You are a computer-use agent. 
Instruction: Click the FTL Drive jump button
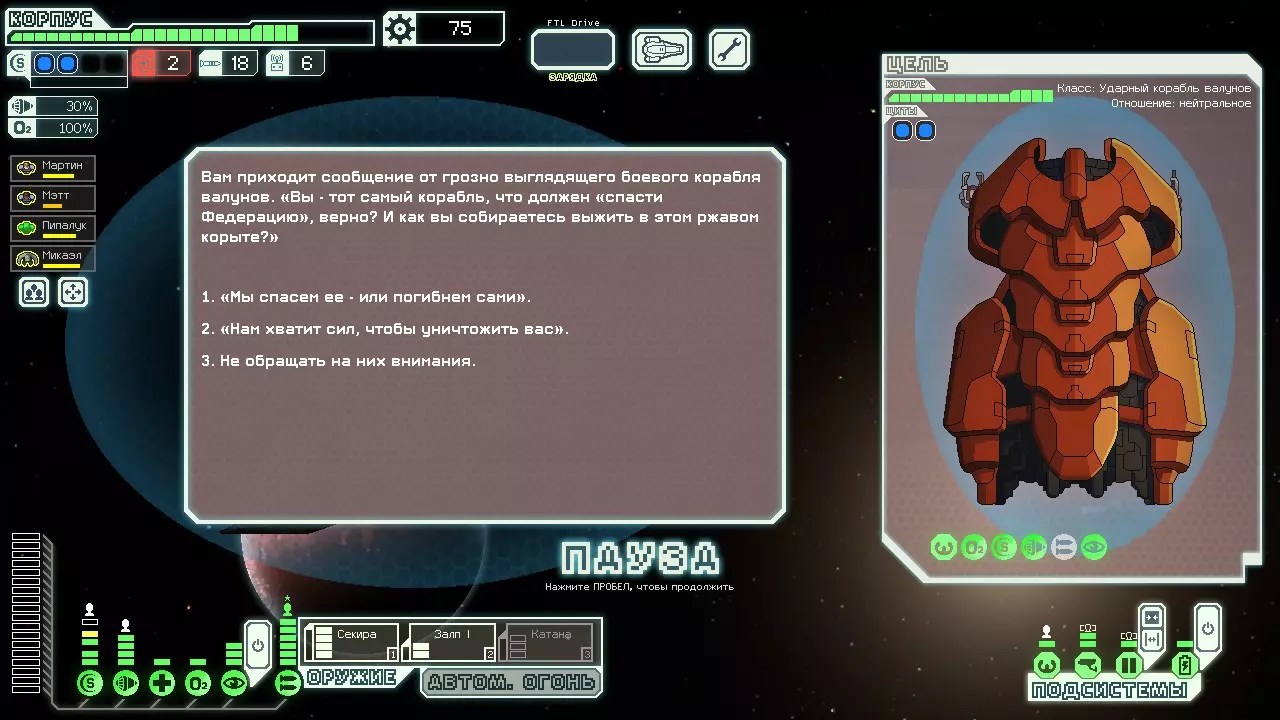tap(572, 50)
